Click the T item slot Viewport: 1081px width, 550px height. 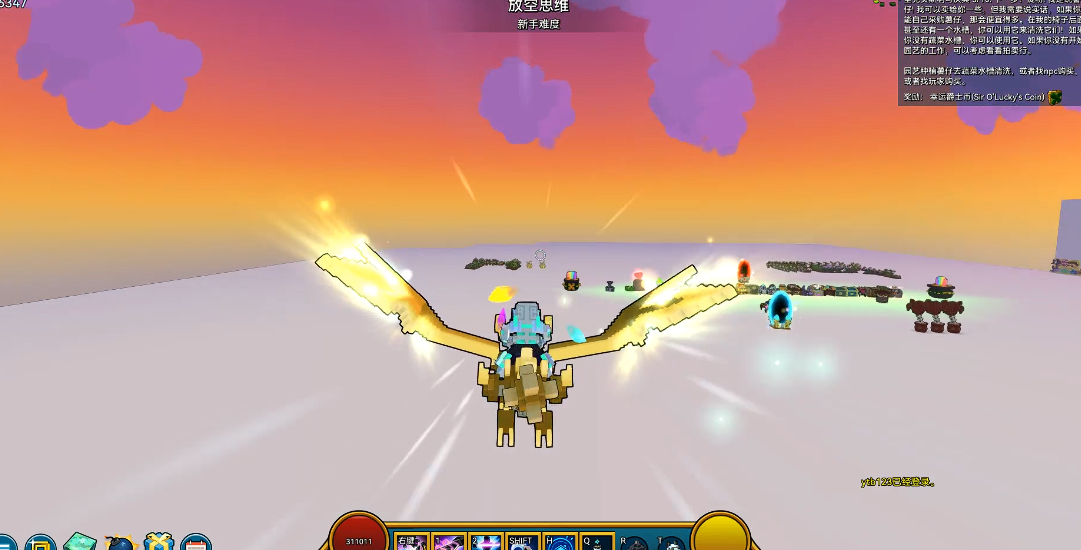[672, 543]
